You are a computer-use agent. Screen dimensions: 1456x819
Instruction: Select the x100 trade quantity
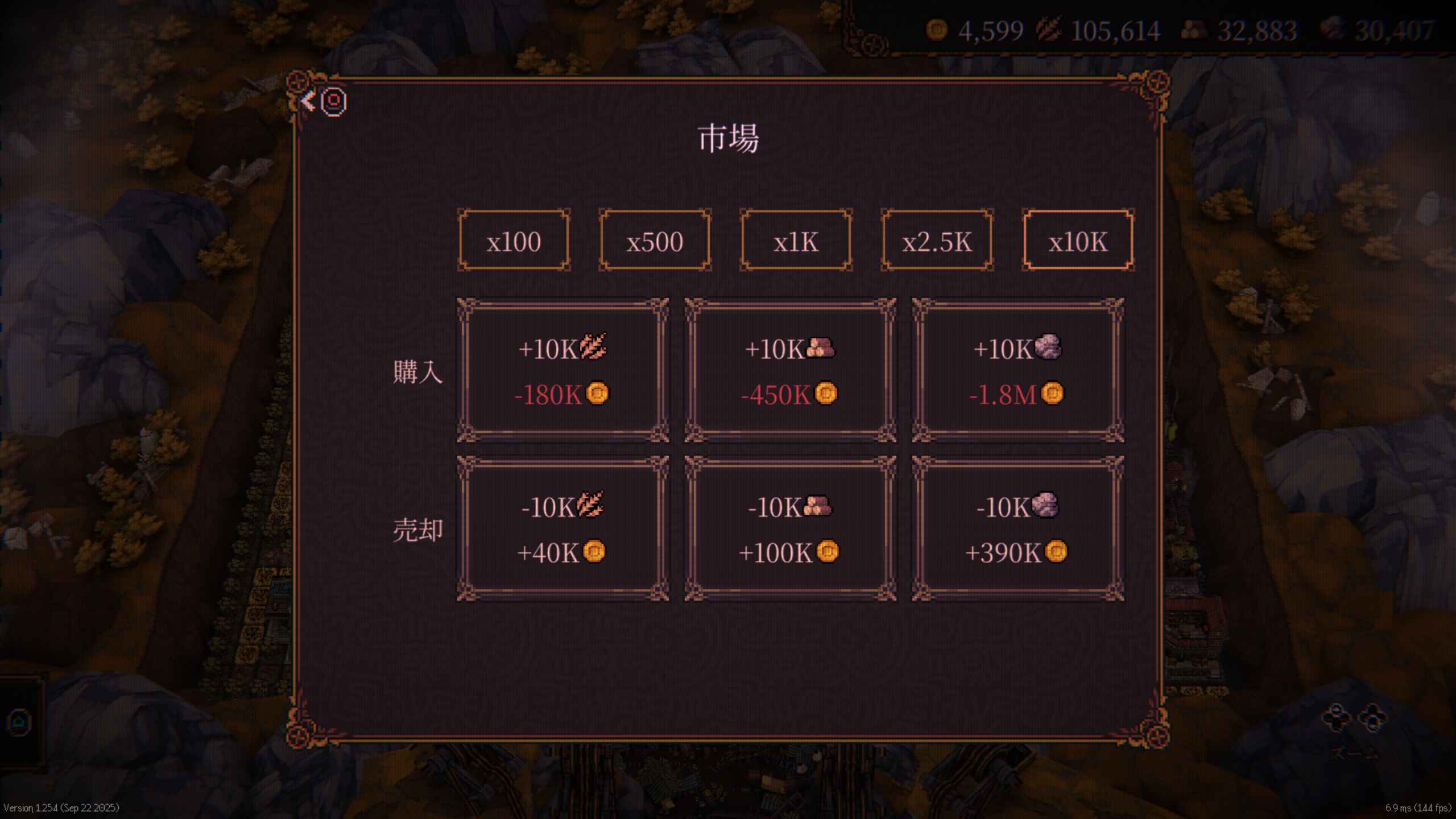514,241
